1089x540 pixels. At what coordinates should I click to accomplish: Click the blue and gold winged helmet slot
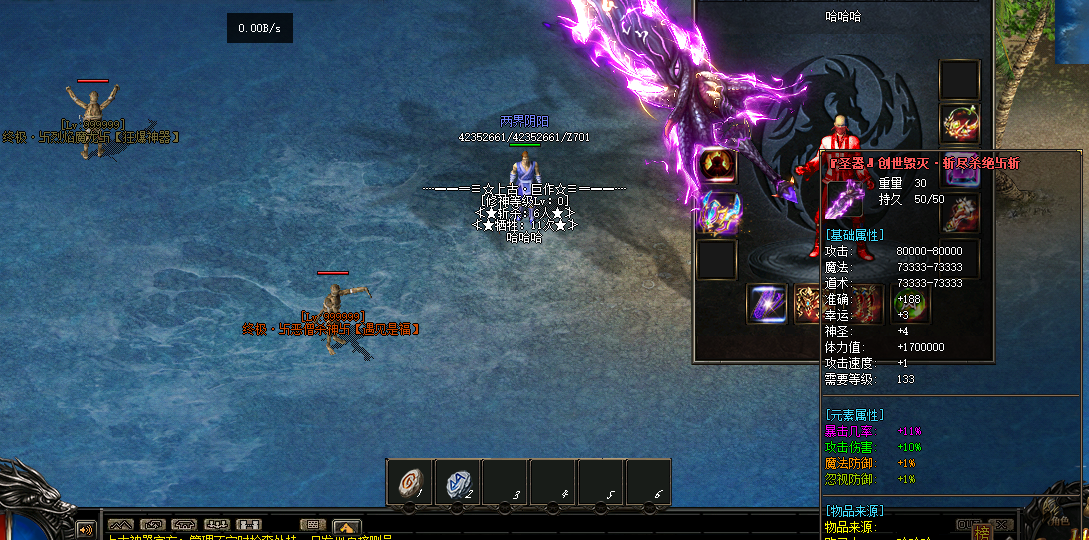(716, 213)
